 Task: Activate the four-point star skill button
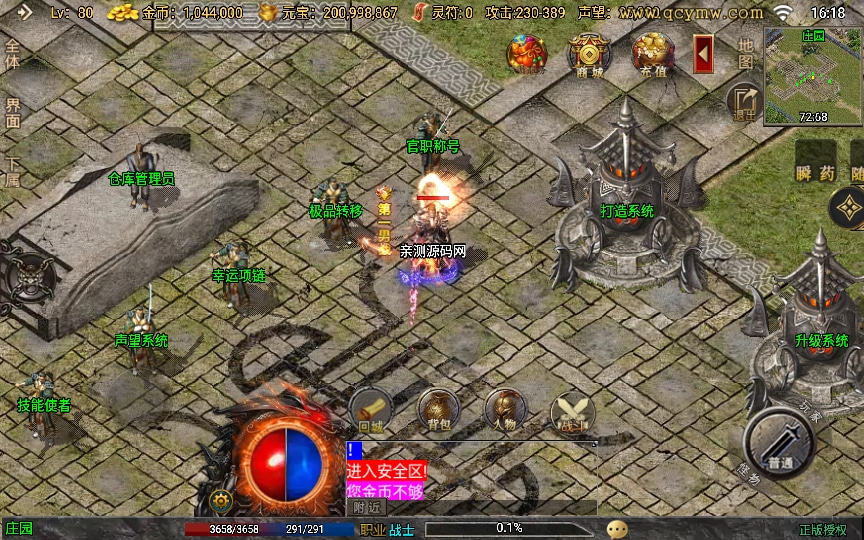click(848, 208)
